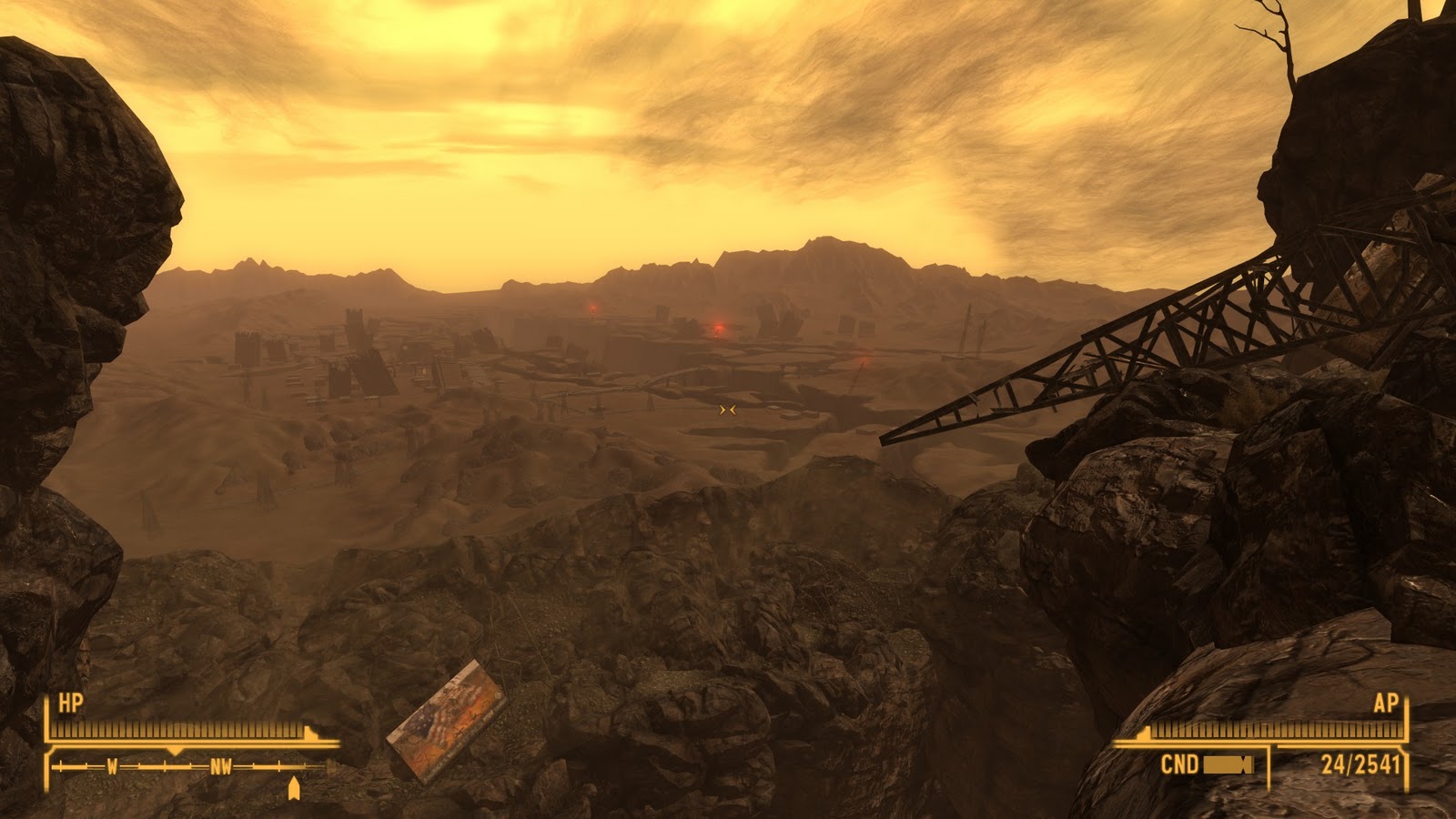Click the crosshair at screen center

click(x=727, y=409)
